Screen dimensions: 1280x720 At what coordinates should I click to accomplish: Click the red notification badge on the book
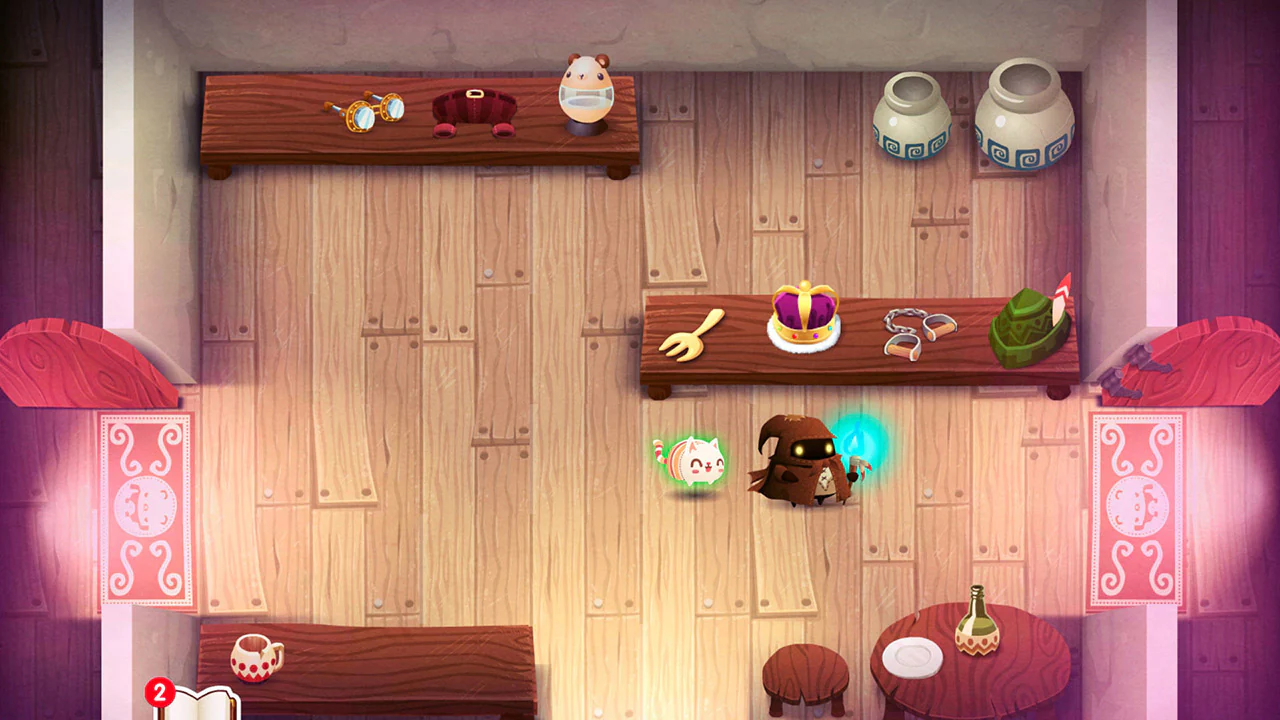point(160,690)
